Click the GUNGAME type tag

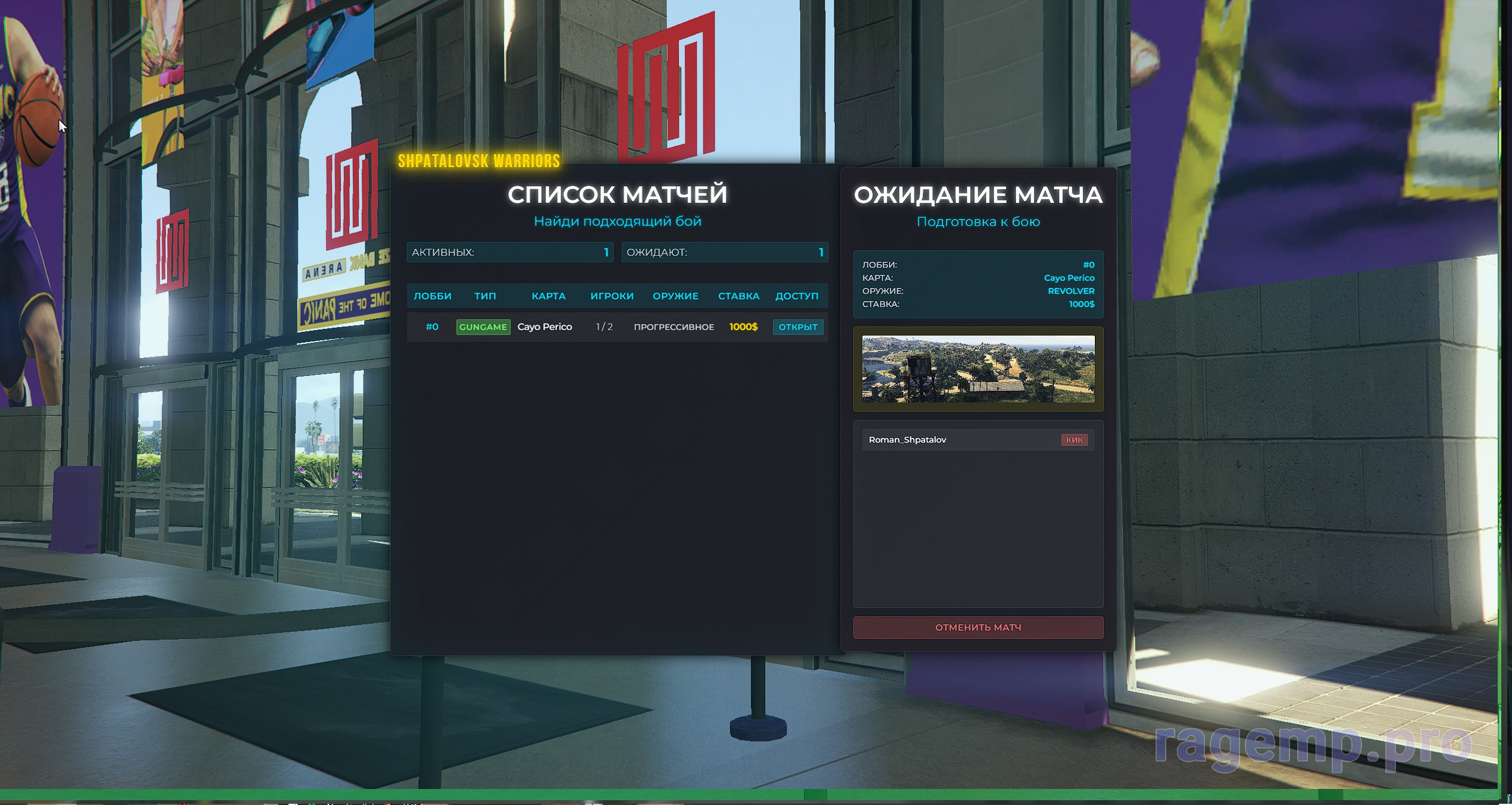(483, 327)
